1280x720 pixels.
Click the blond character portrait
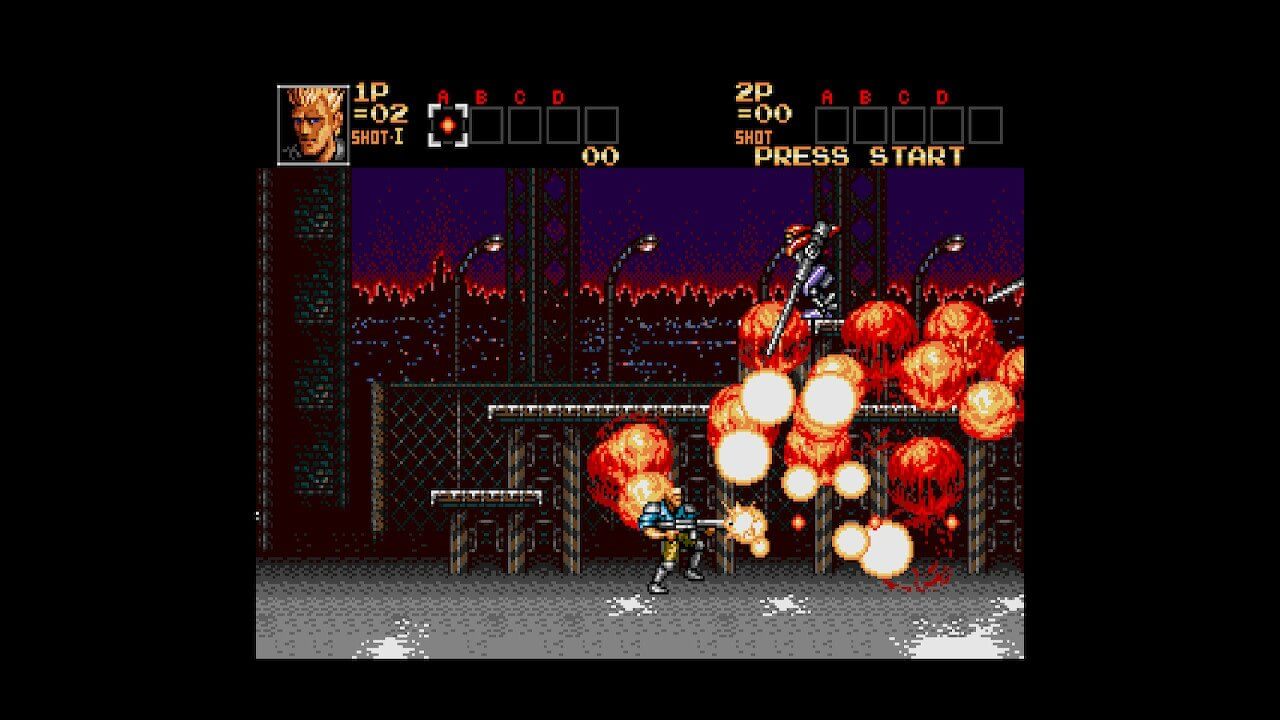pos(313,125)
